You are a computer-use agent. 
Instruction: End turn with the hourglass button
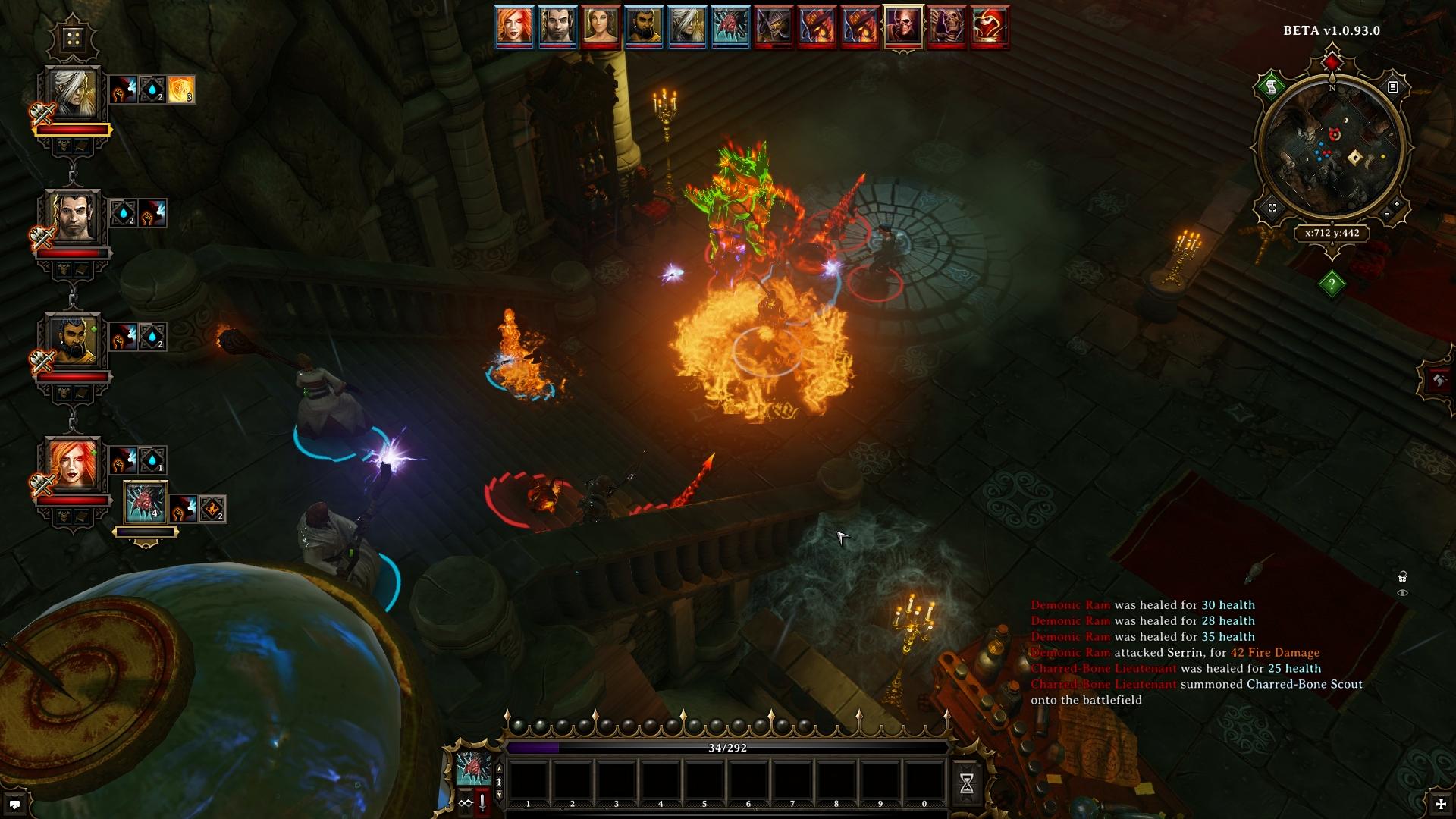coord(967,784)
